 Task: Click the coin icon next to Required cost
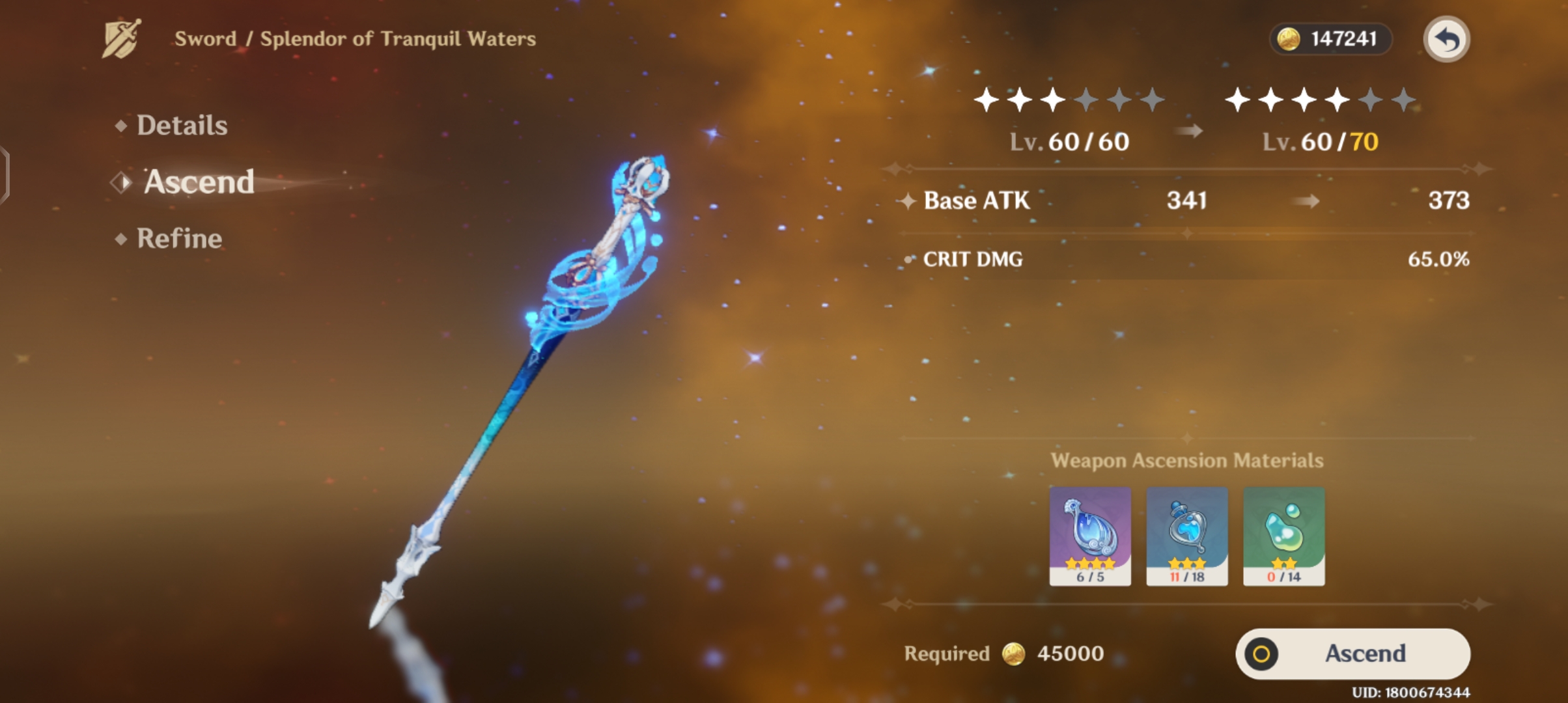(x=1015, y=653)
